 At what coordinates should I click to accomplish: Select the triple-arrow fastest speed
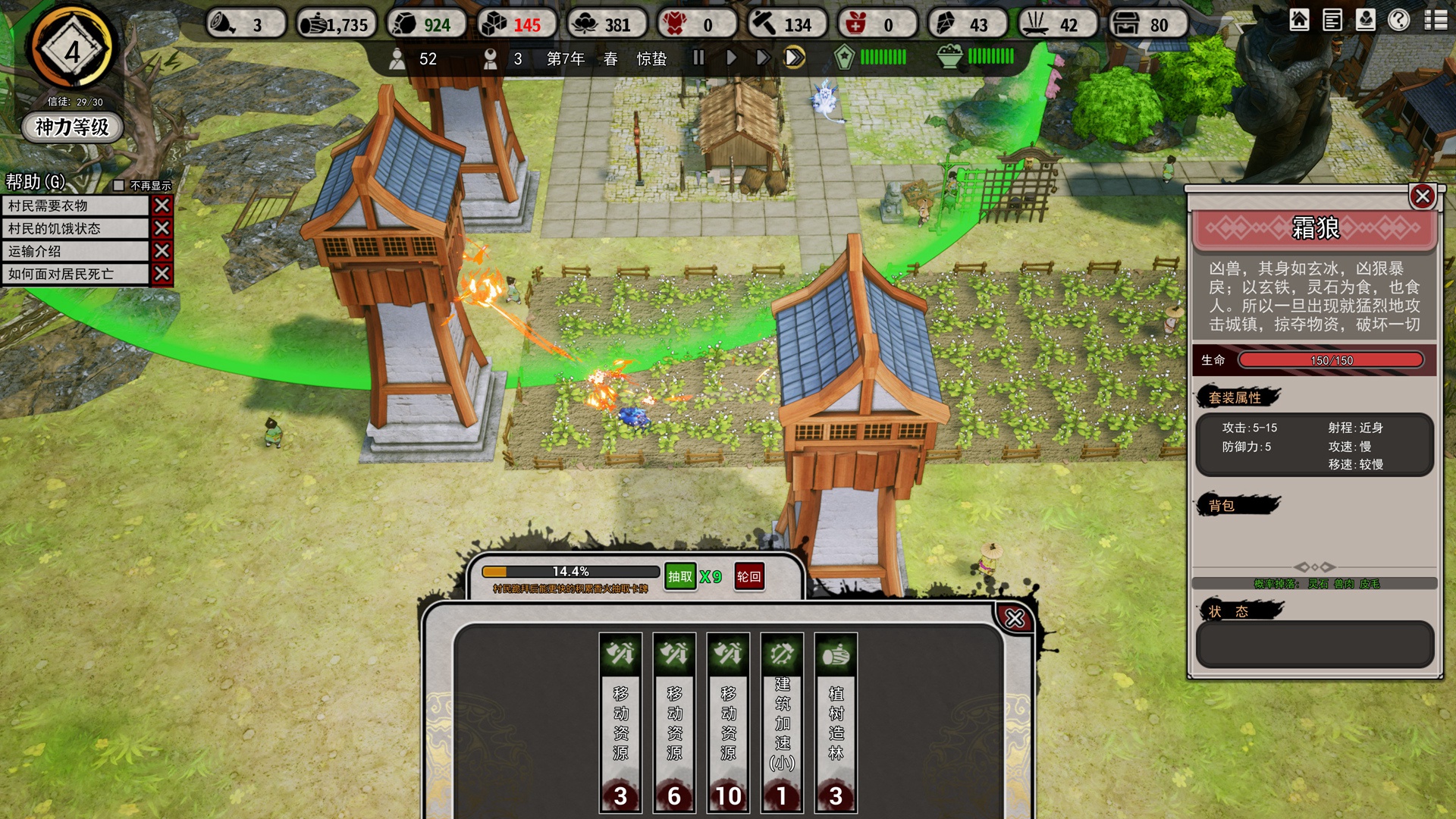click(x=794, y=58)
